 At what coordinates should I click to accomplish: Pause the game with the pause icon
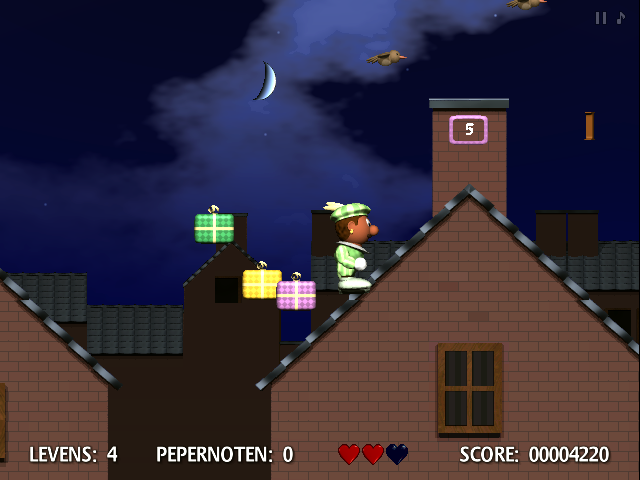pyautogui.click(x=601, y=18)
